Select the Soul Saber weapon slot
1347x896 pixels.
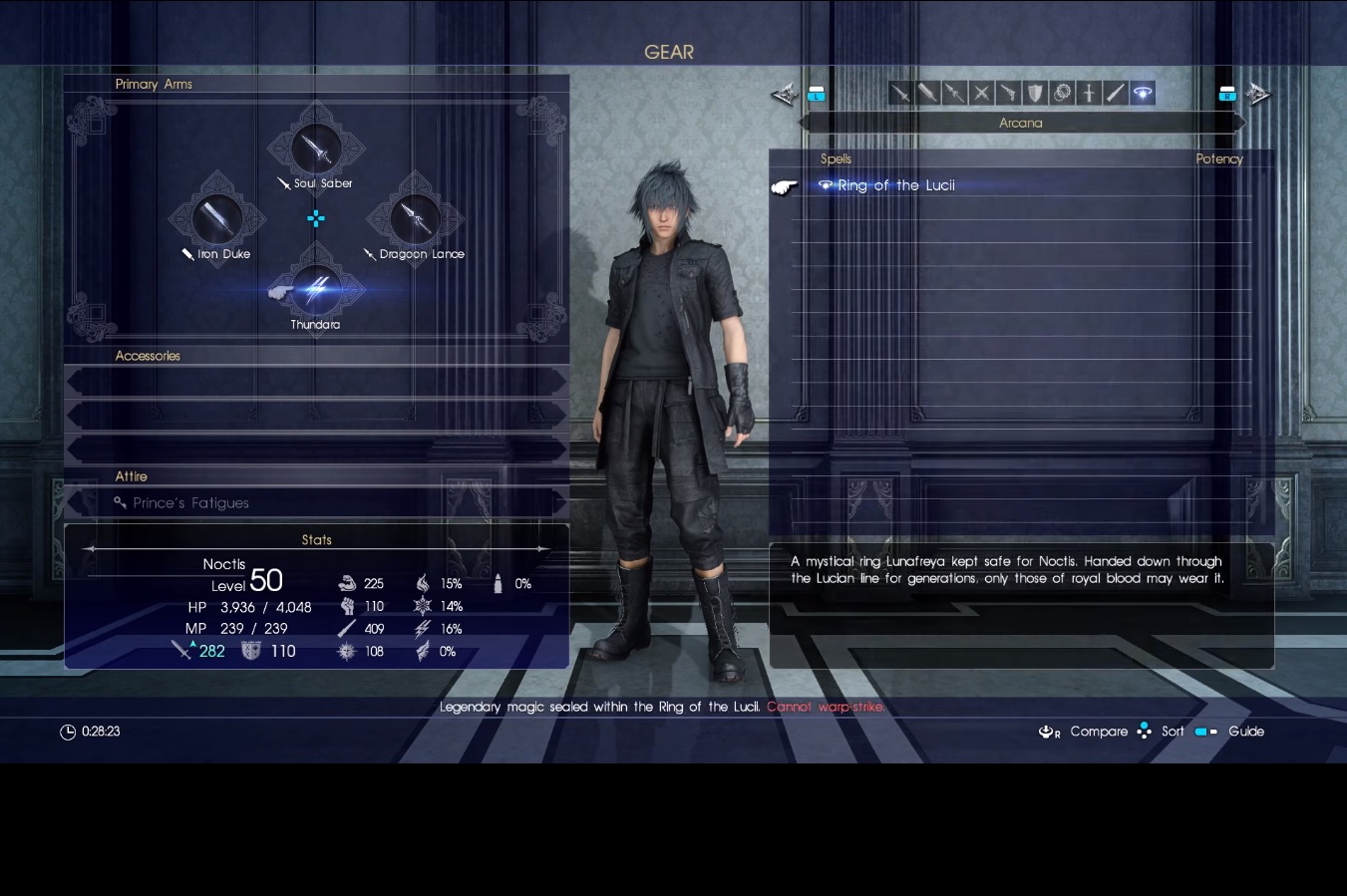[316, 151]
